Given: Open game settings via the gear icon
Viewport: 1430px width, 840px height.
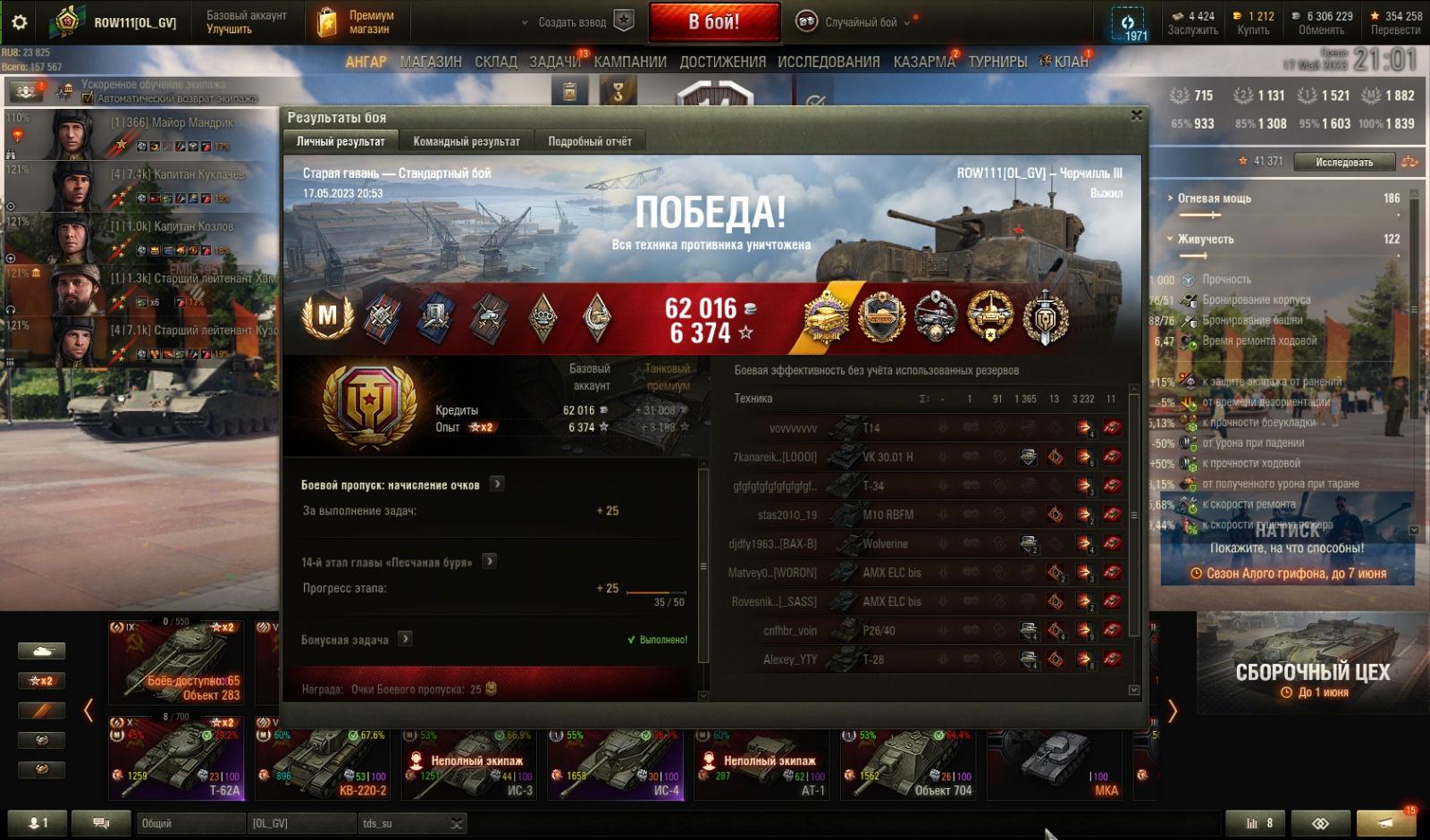Looking at the screenshot, I should (x=19, y=22).
